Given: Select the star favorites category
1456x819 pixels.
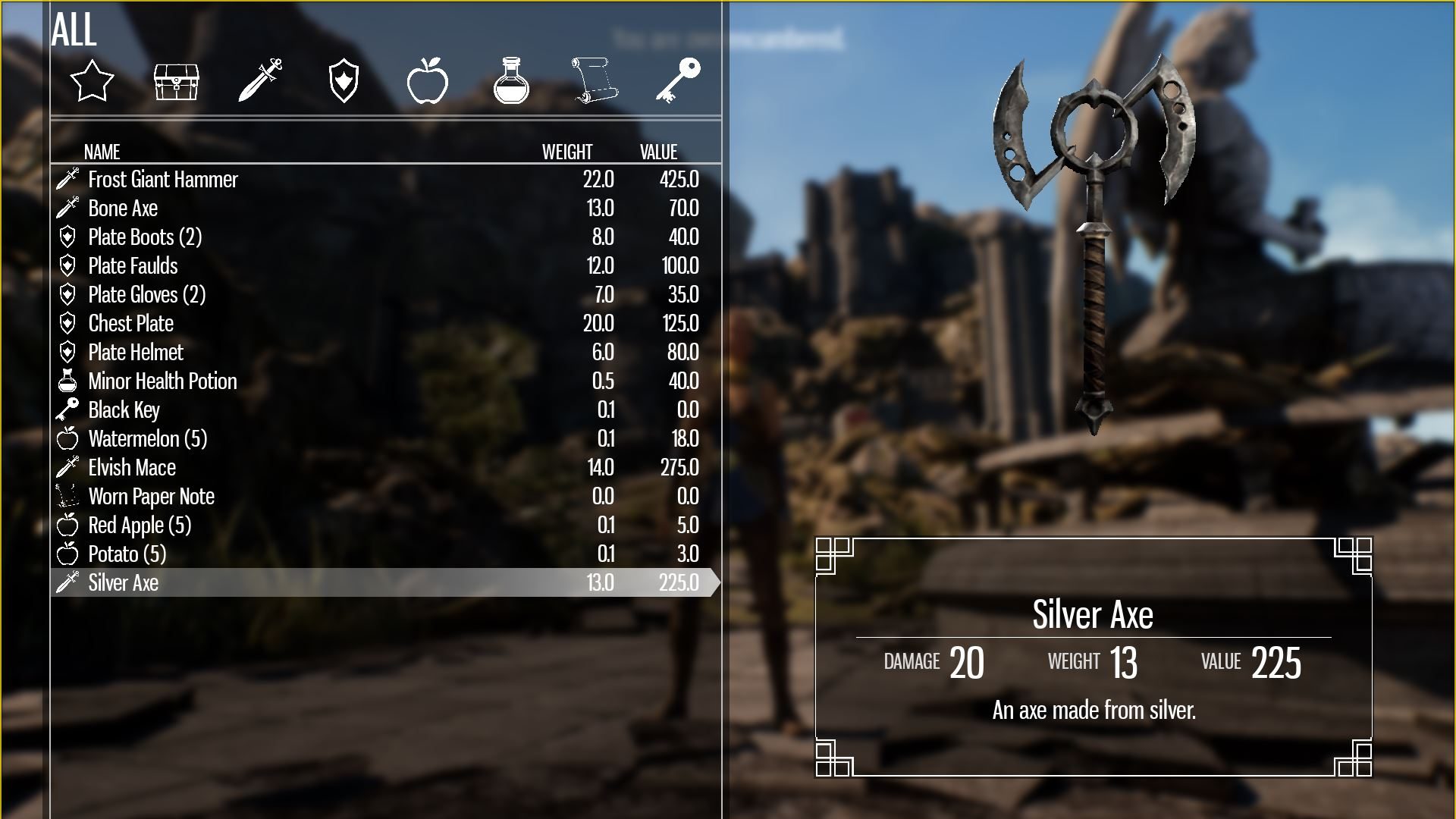Looking at the screenshot, I should click(x=92, y=80).
